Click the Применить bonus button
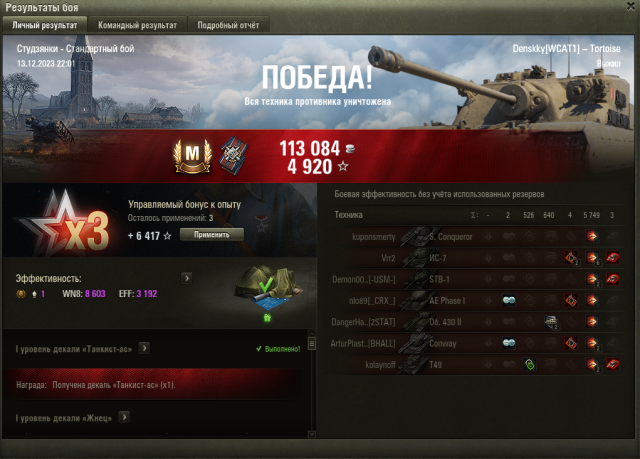Screen dimensions: 640x459 coord(211,234)
